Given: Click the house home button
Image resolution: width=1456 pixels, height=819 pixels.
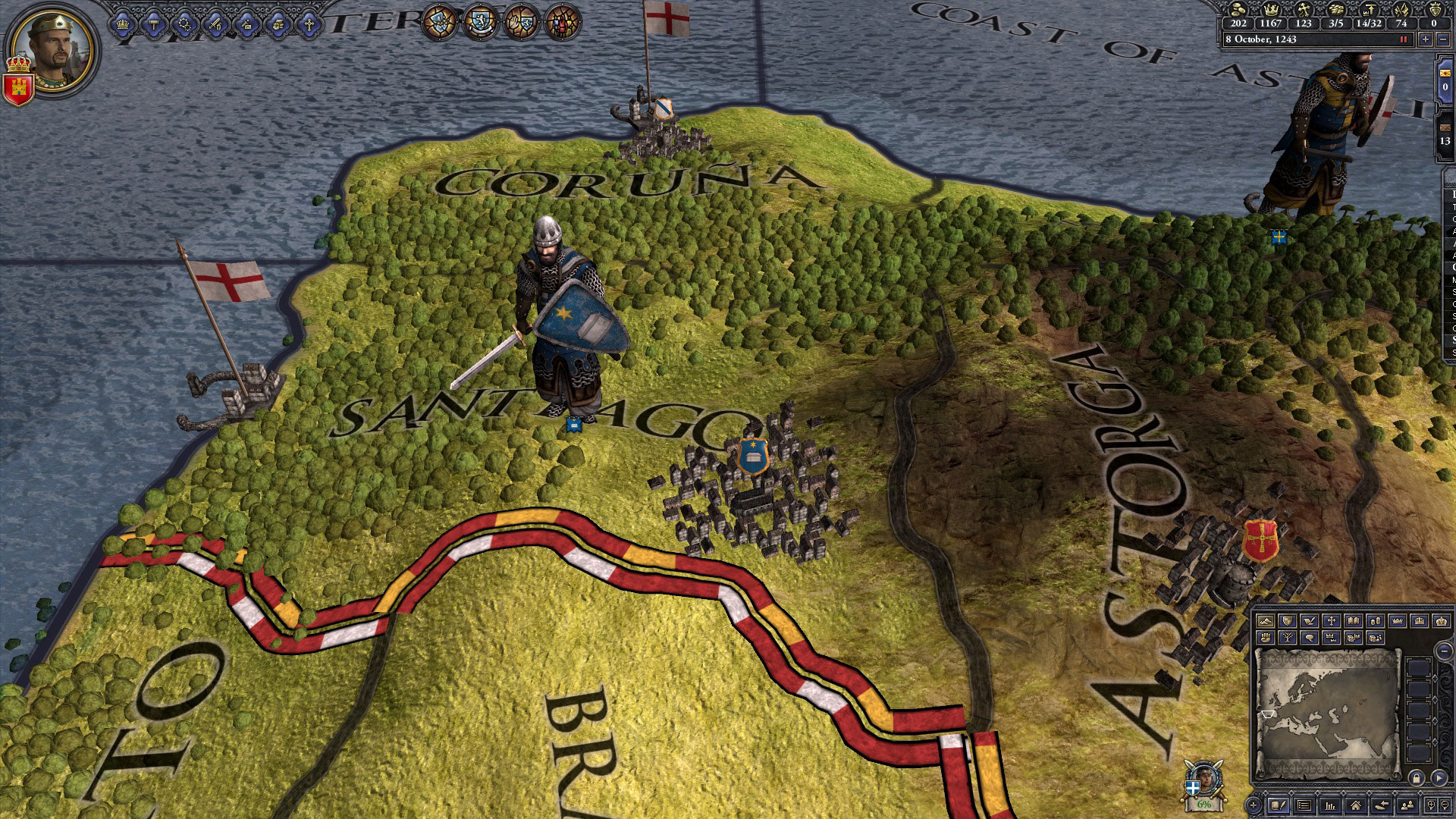Looking at the screenshot, I should (1355, 805).
